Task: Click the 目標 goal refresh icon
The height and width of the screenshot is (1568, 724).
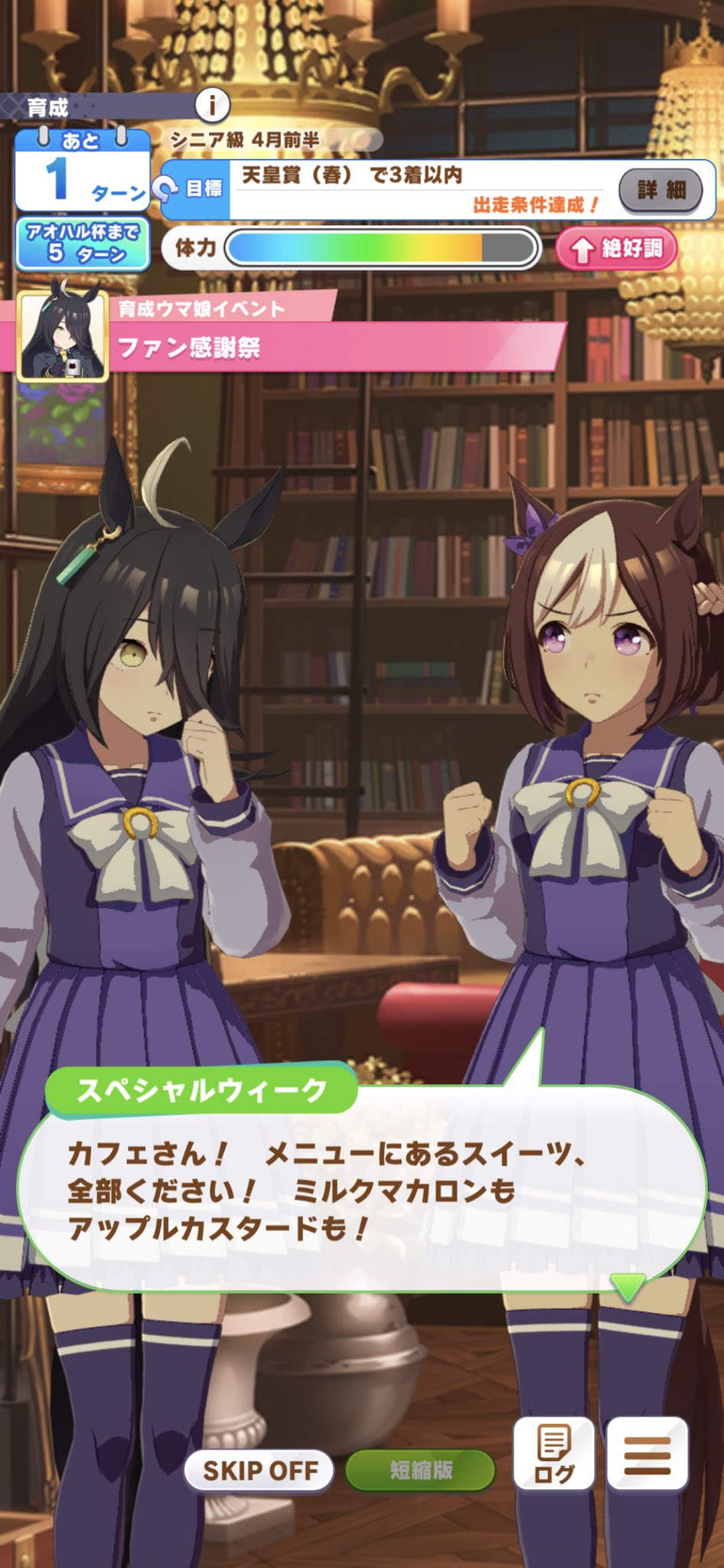Action: click(165, 188)
